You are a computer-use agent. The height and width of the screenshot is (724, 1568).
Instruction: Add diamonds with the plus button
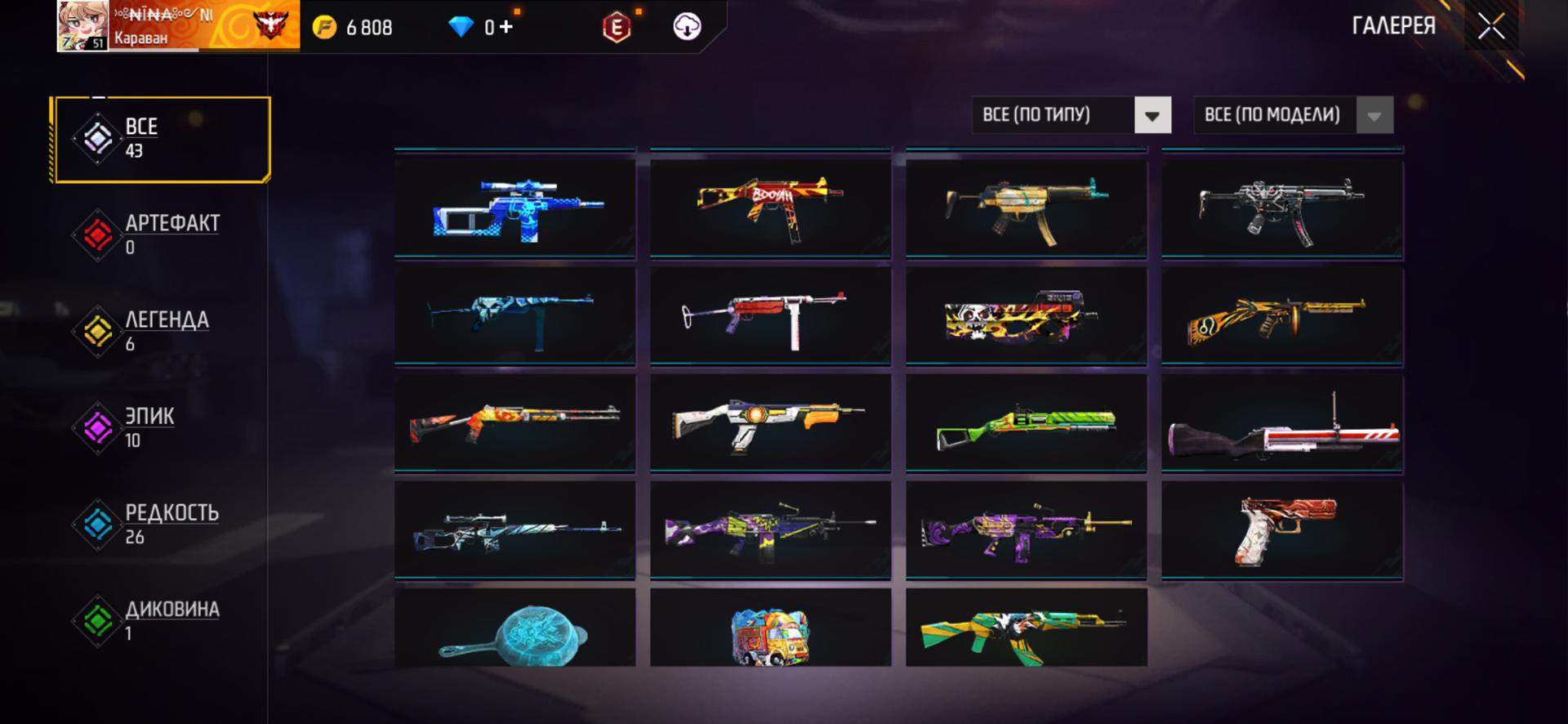(506, 27)
